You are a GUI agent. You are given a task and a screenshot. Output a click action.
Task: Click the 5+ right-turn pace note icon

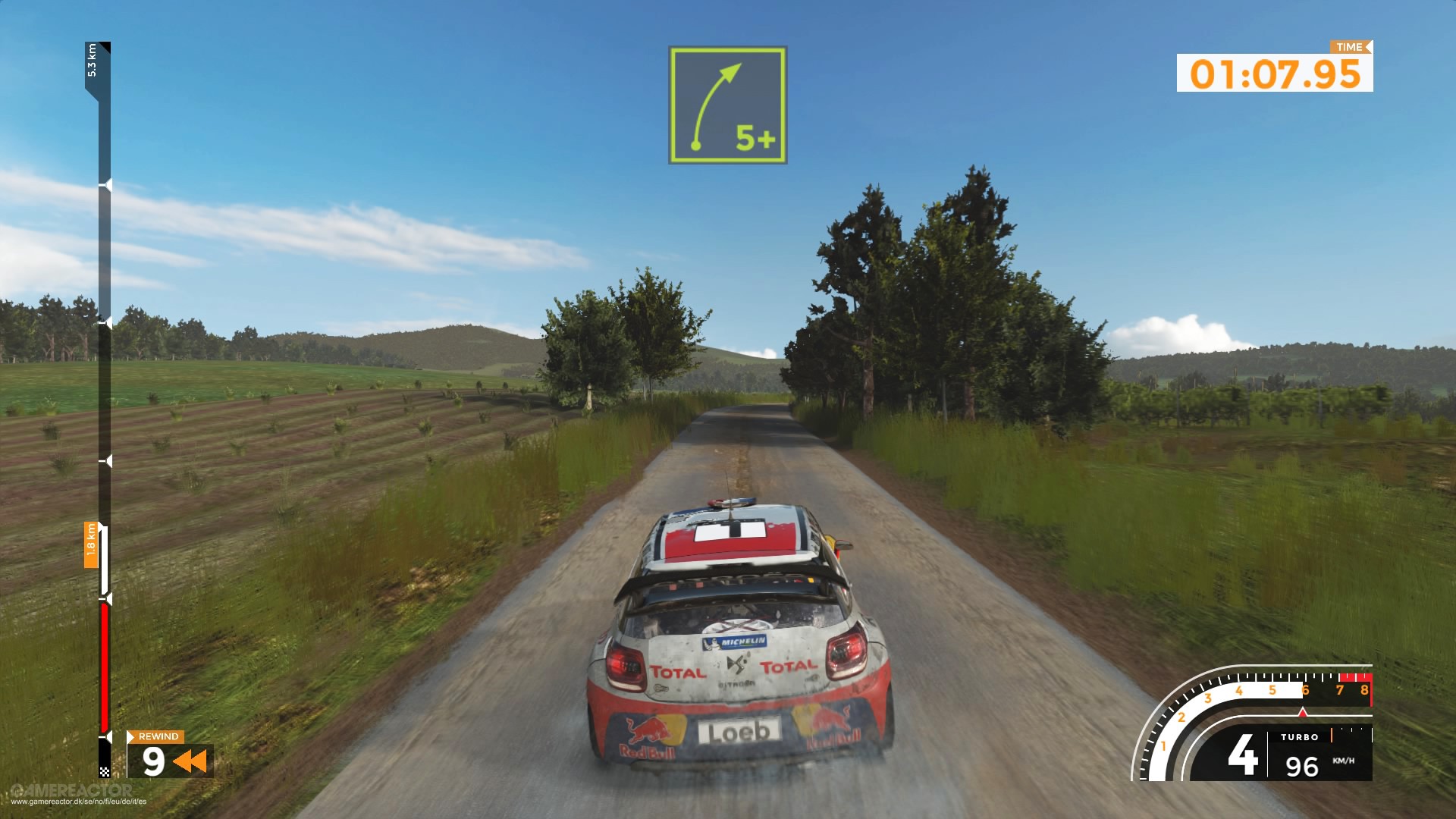pos(727,105)
